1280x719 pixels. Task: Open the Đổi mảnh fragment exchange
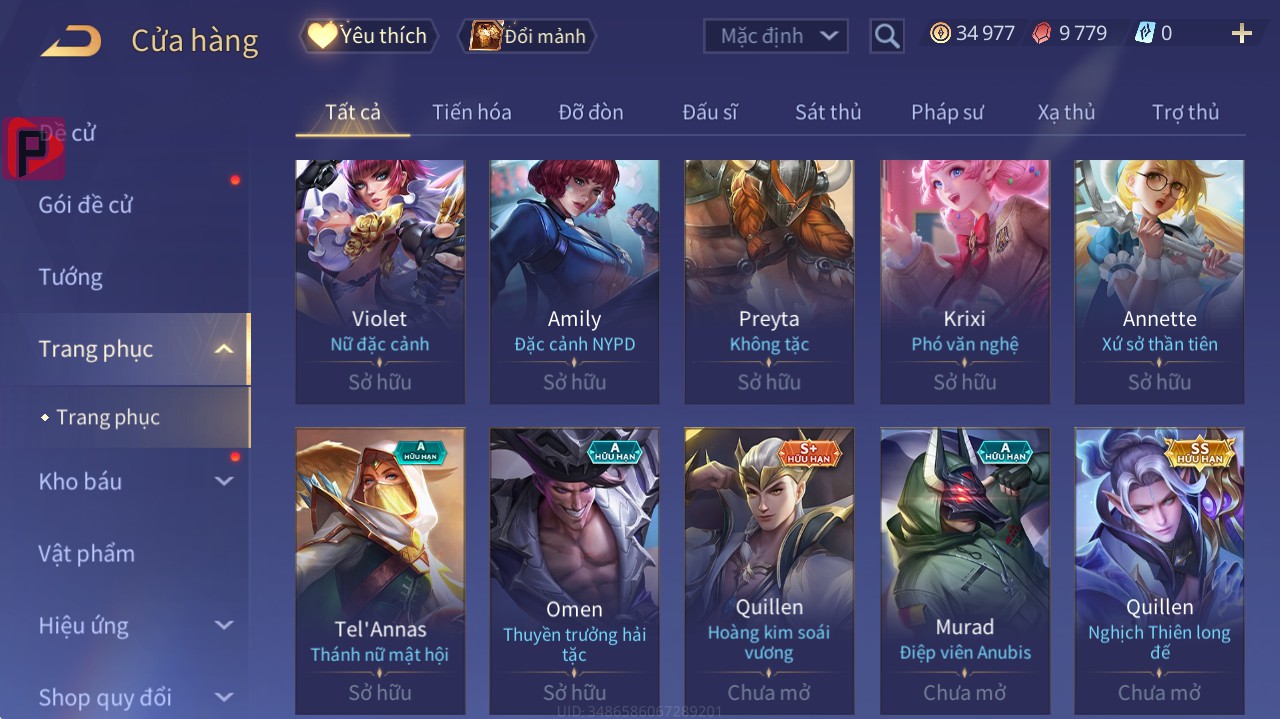pyautogui.click(x=527, y=36)
